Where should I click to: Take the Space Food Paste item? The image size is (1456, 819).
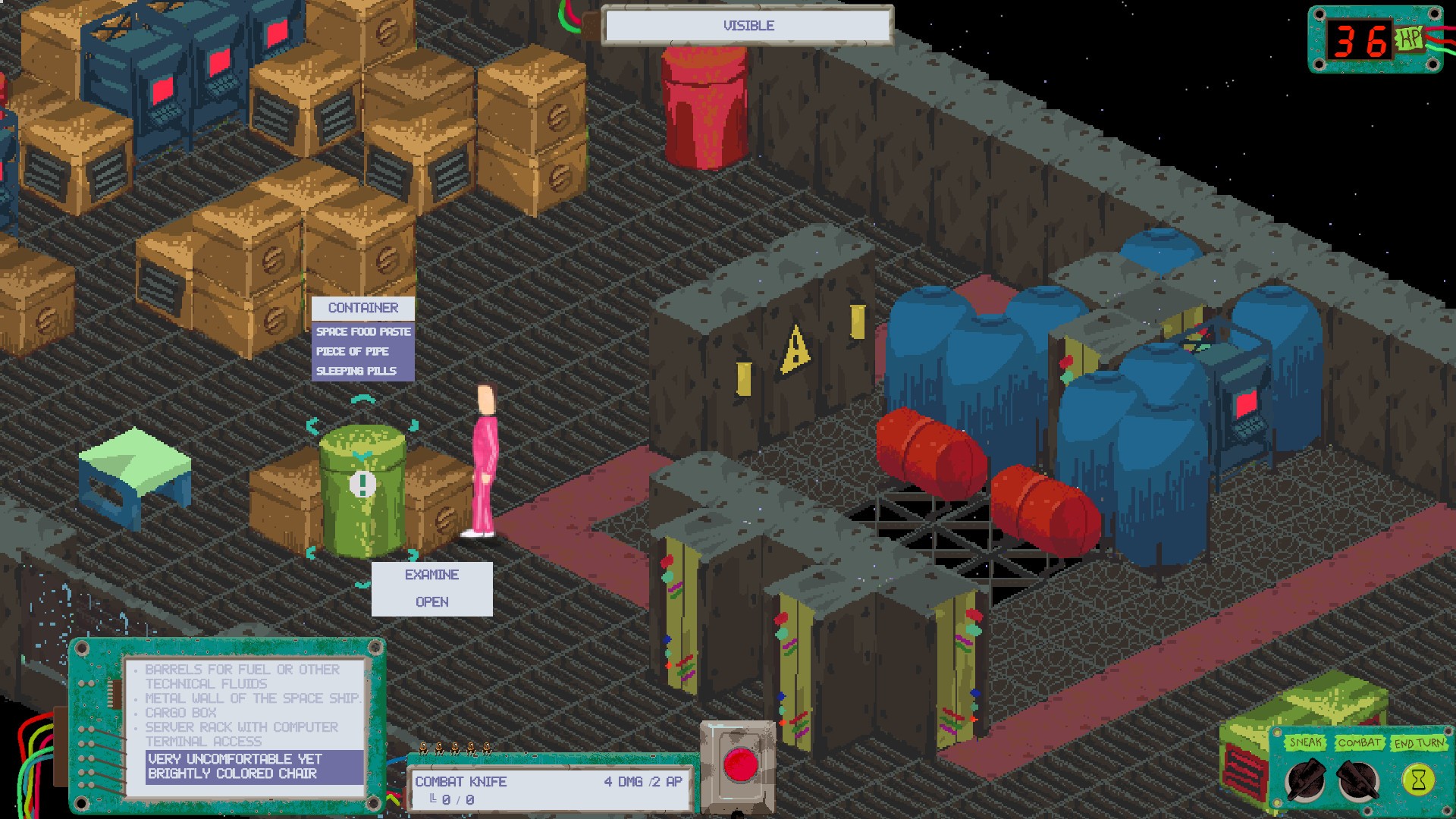363,331
